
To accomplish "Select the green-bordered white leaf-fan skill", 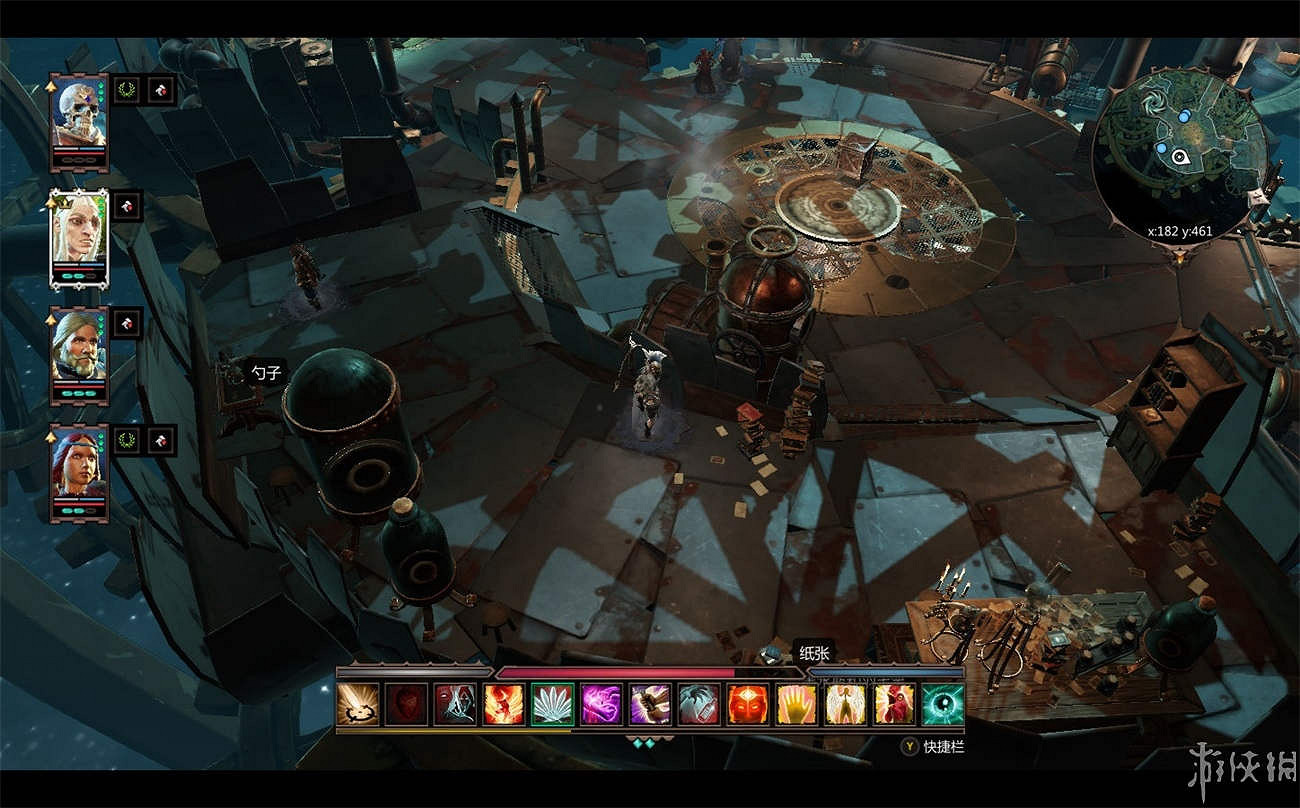I will point(552,704).
